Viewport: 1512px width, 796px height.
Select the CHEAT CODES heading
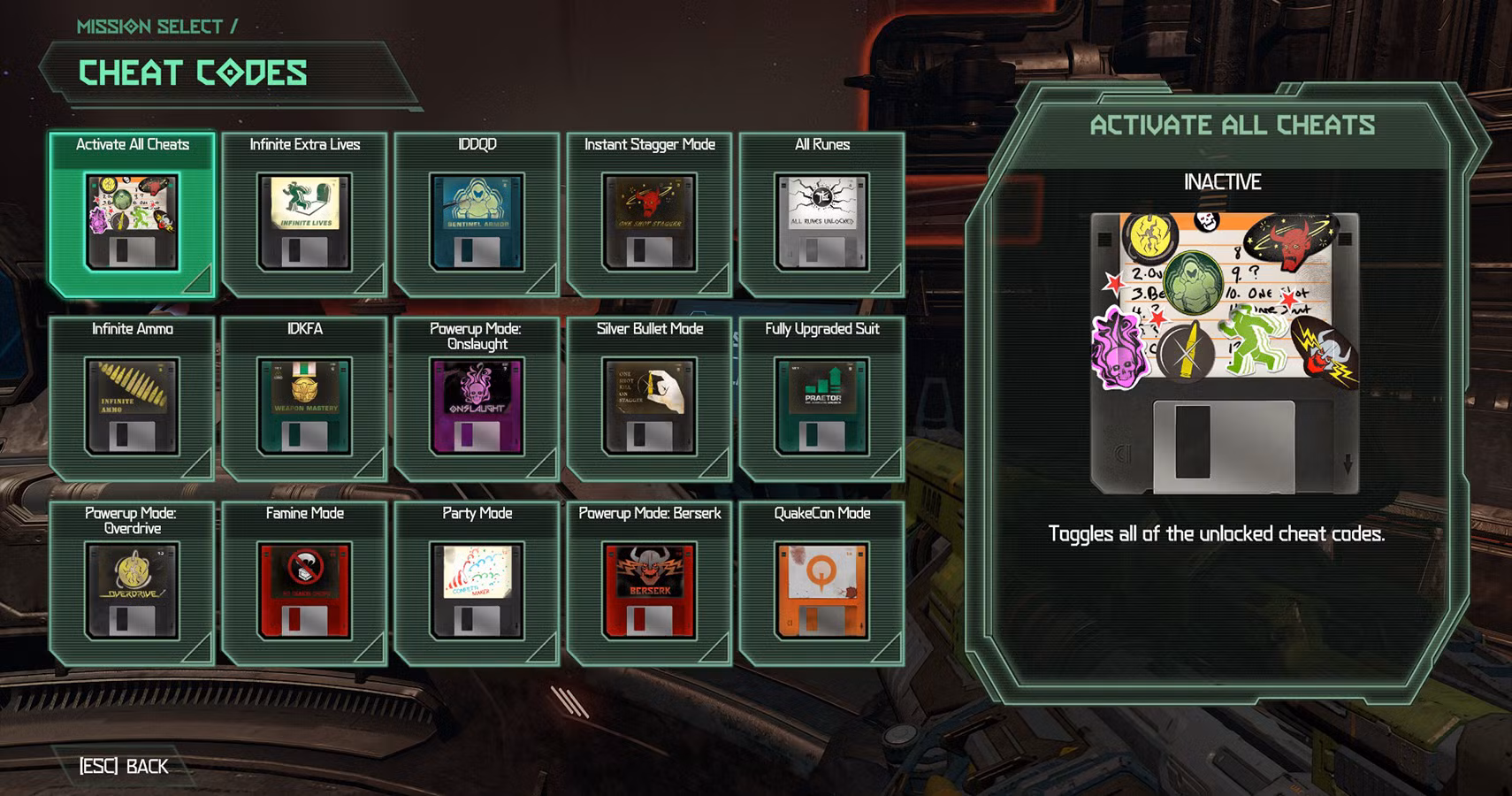pyautogui.click(x=194, y=73)
